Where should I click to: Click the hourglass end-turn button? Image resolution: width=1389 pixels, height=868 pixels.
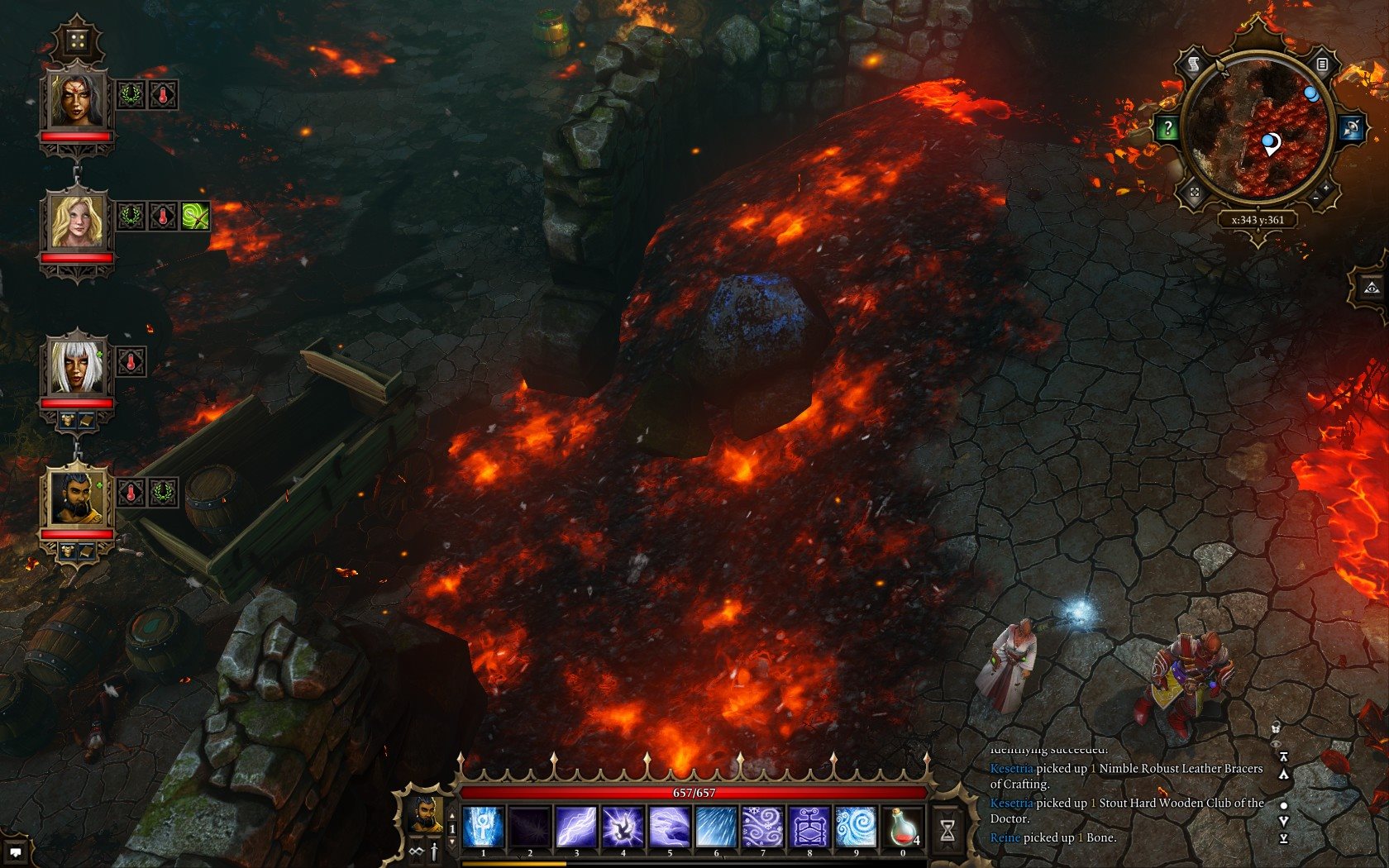(947, 830)
